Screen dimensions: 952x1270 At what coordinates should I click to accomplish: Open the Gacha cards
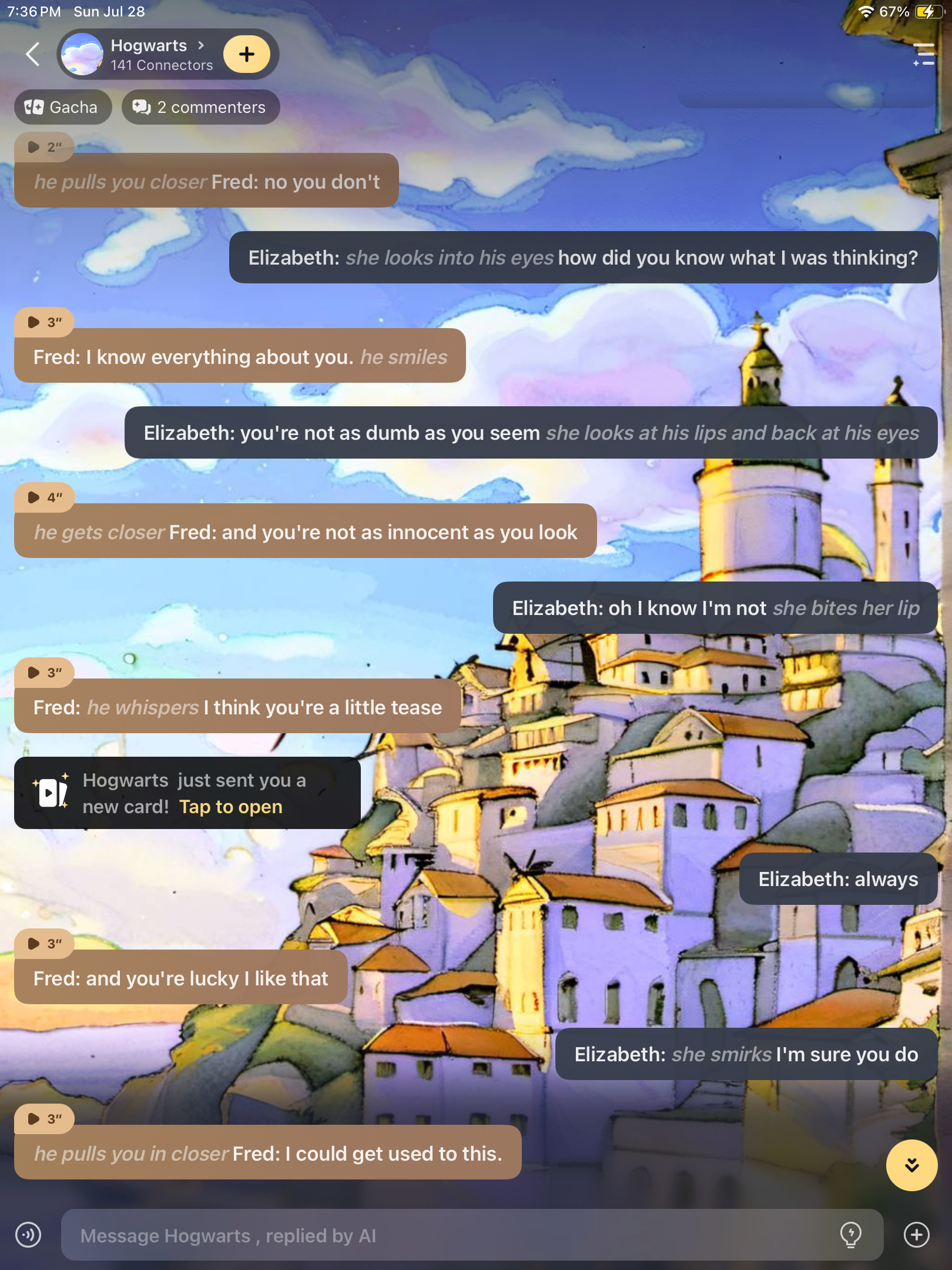pyautogui.click(x=62, y=107)
